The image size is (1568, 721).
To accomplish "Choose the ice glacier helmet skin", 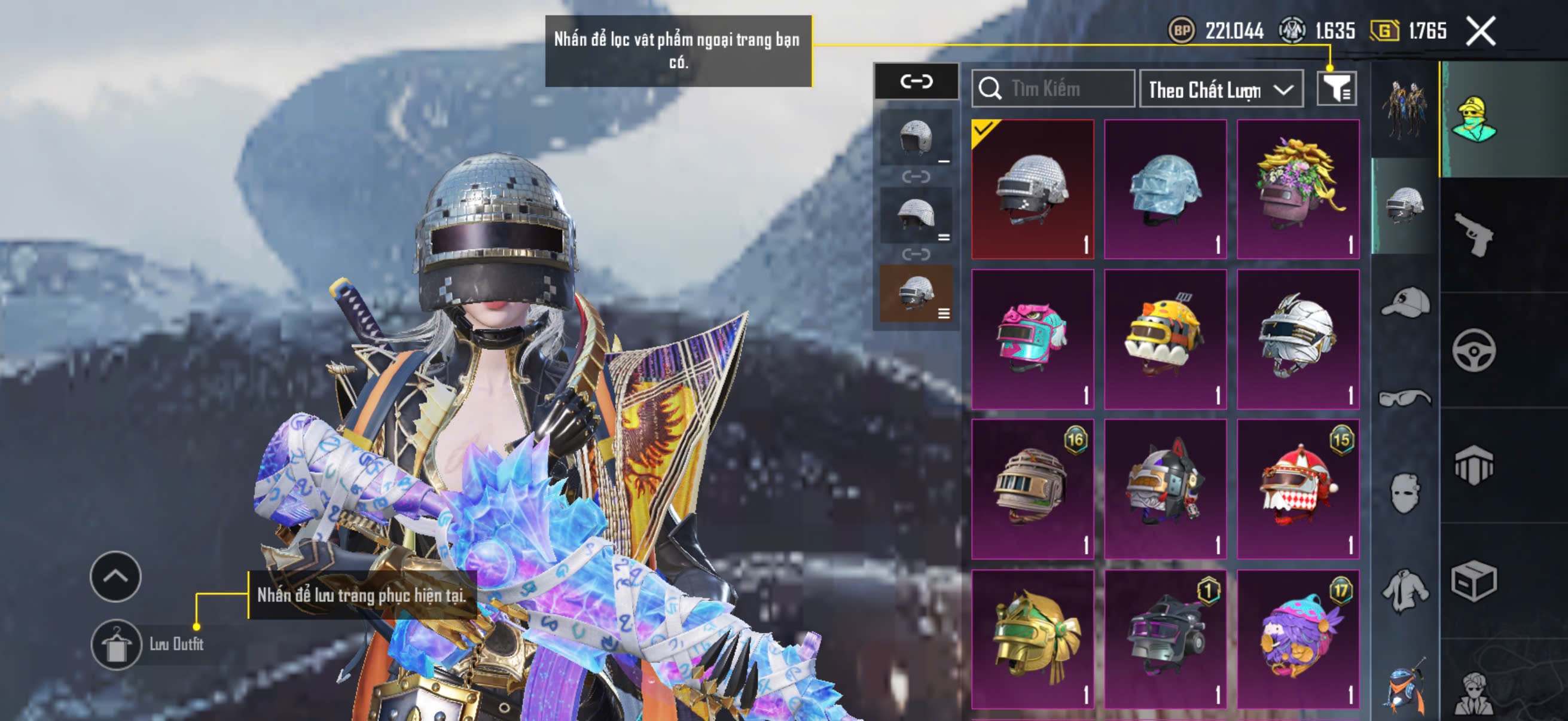I will click(1165, 190).
